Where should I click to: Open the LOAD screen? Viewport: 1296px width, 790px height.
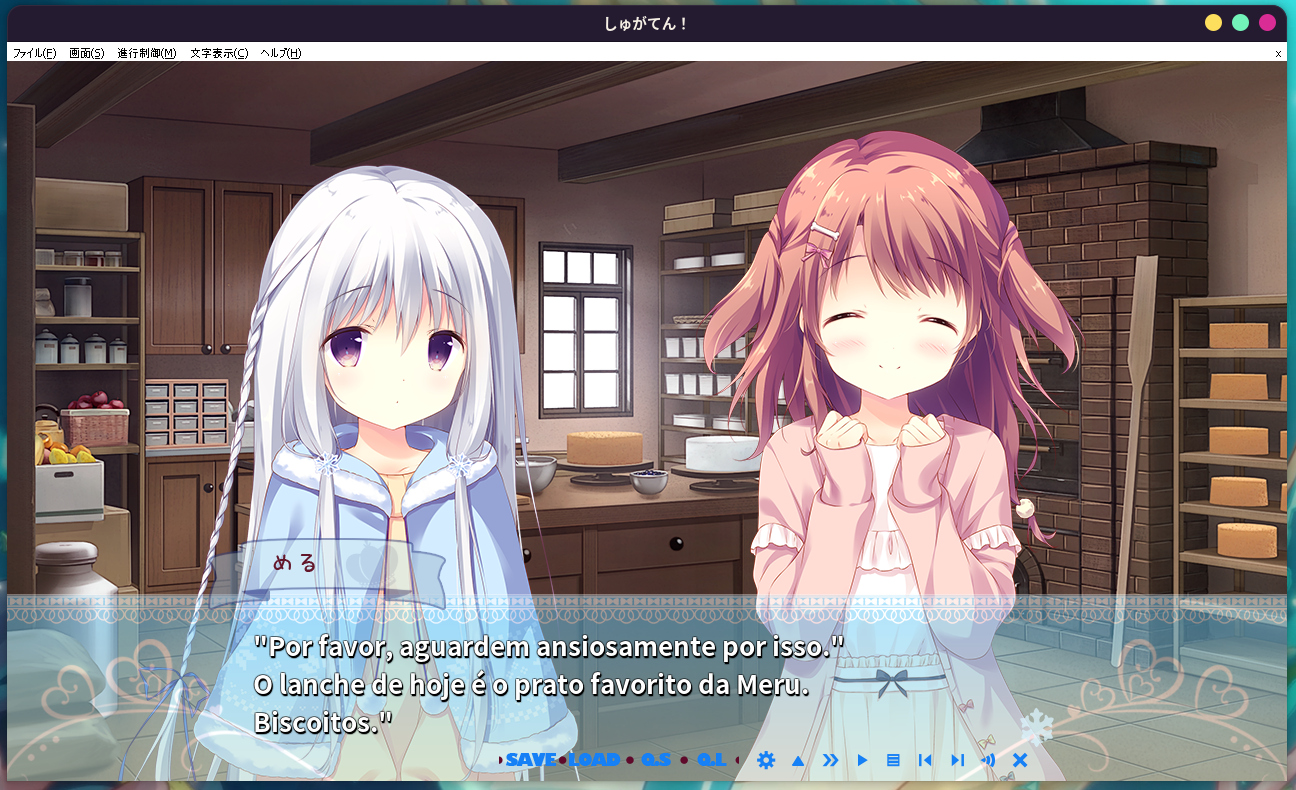594,760
